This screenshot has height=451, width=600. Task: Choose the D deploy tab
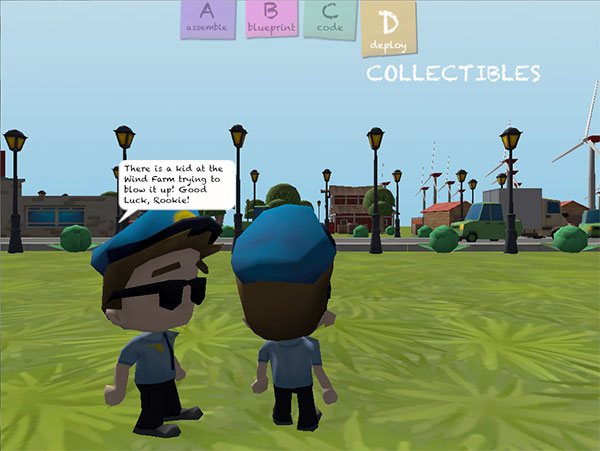pyautogui.click(x=387, y=27)
